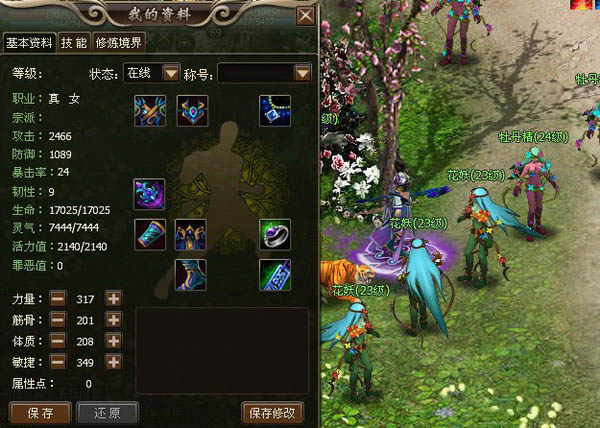Screen dimensions: 600x428
Task: Close the 我的资料 character window
Action: (x=305, y=15)
